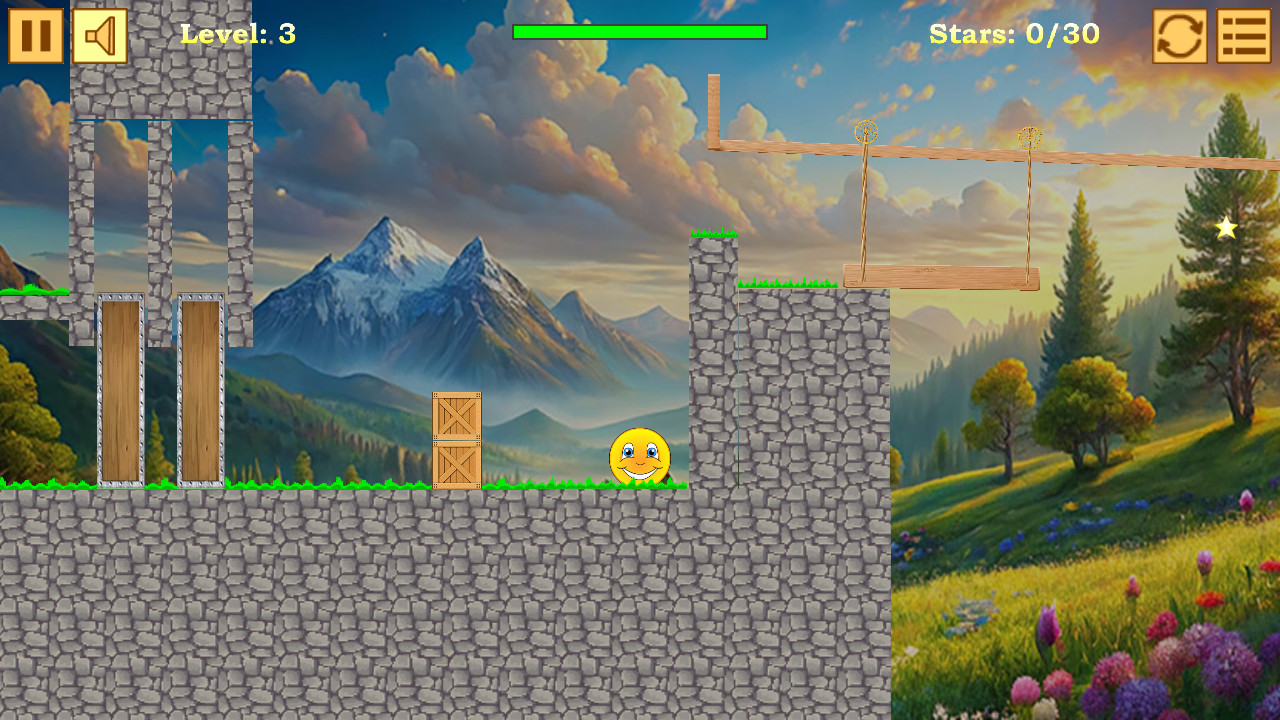Select the smiley ball character
This screenshot has height=720, width=1280.
[x=641, y=457]
